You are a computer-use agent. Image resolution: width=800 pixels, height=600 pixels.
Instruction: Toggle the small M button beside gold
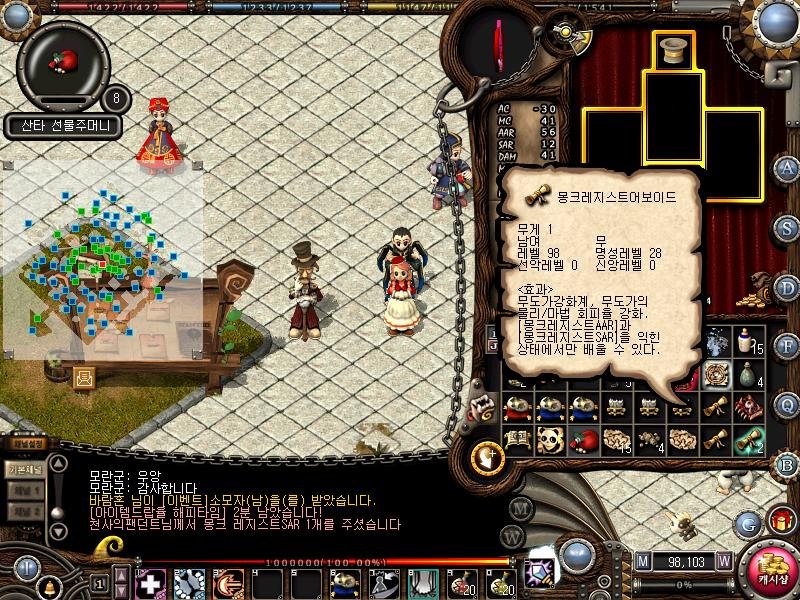[641, 561]
